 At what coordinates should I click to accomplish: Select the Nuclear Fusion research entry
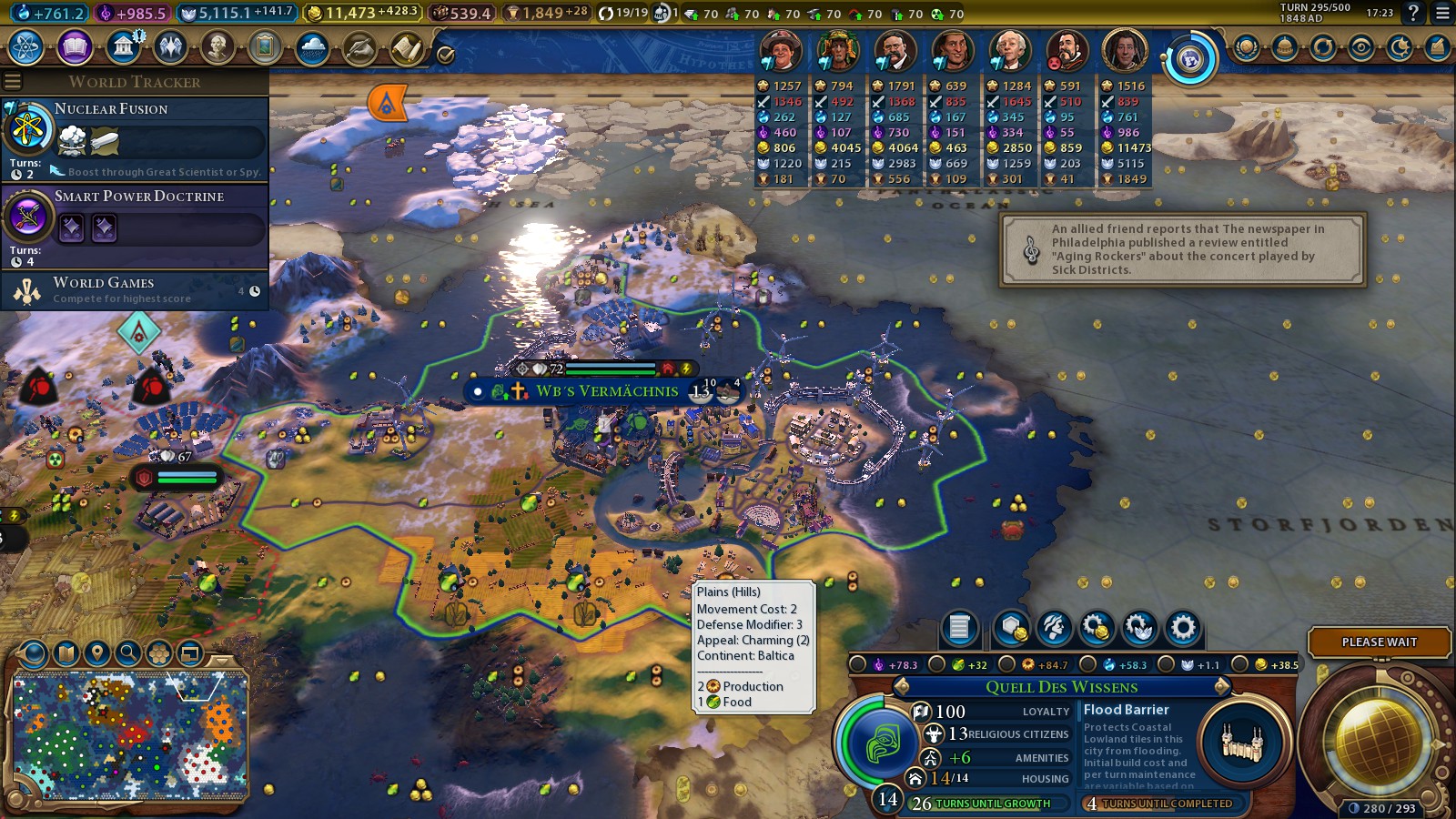(135, 137)
